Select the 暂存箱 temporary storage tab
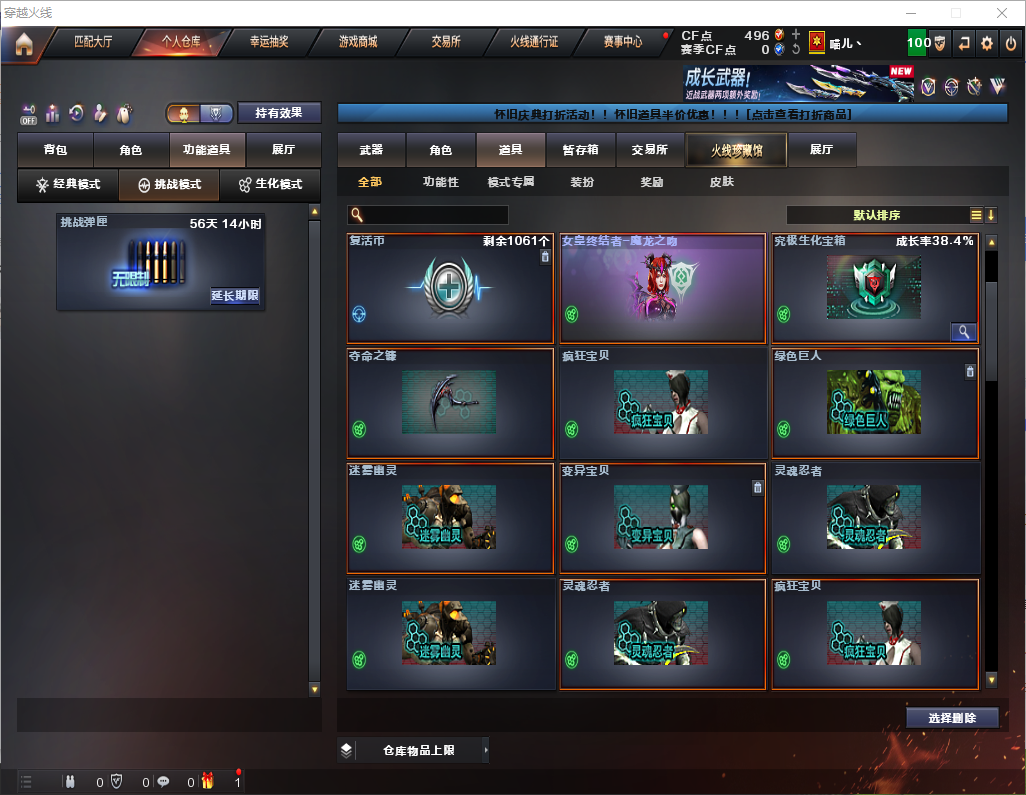The height and width of the screenshot is (795, 1026). tap(580, 150)
